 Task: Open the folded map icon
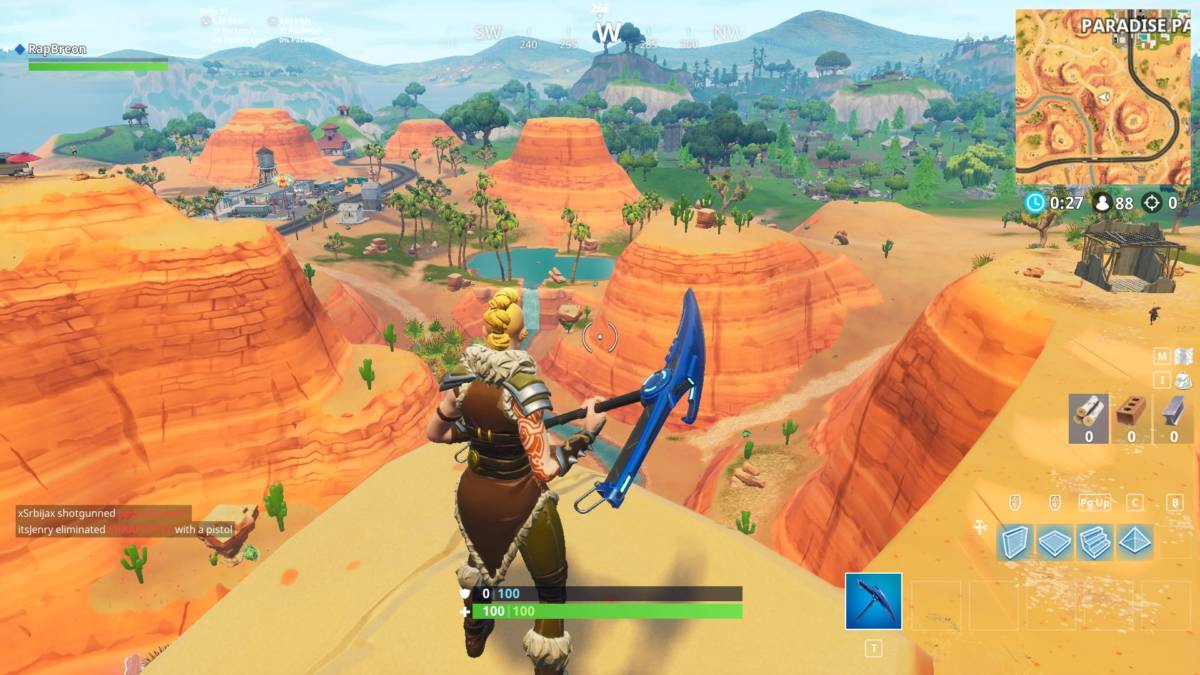(1184, 355)
